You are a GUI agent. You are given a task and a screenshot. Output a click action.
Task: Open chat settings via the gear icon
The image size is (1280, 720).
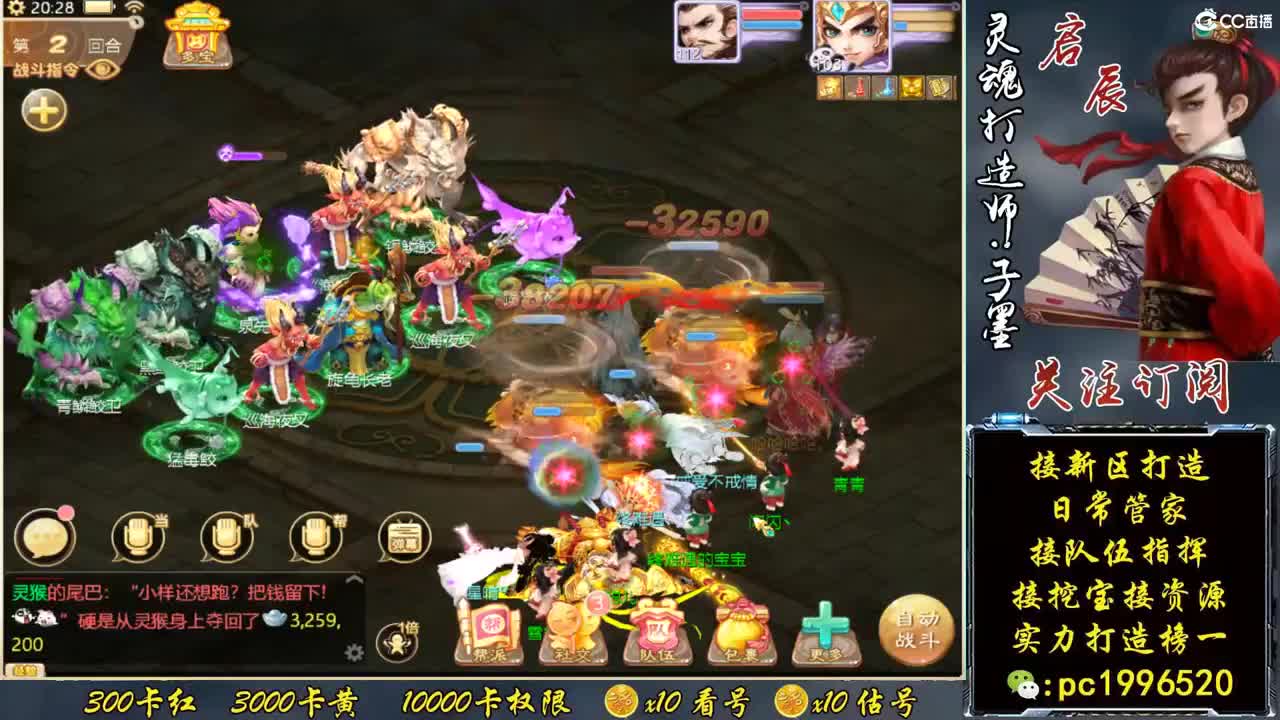[354, 653]
